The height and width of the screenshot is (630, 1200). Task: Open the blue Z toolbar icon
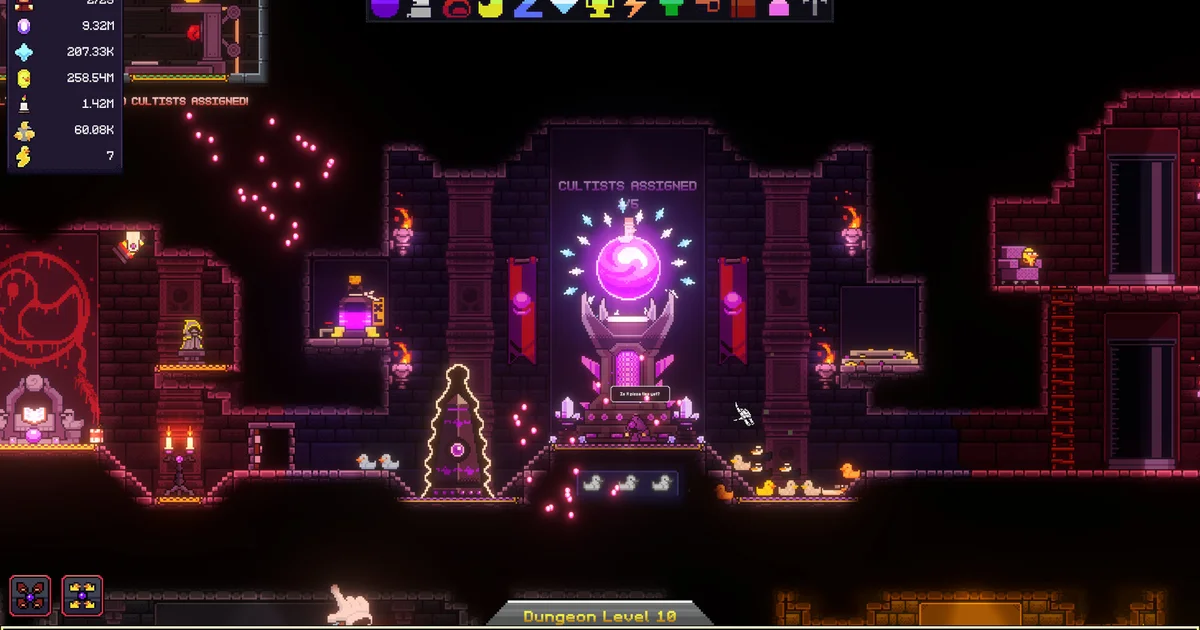click(527, 8)
